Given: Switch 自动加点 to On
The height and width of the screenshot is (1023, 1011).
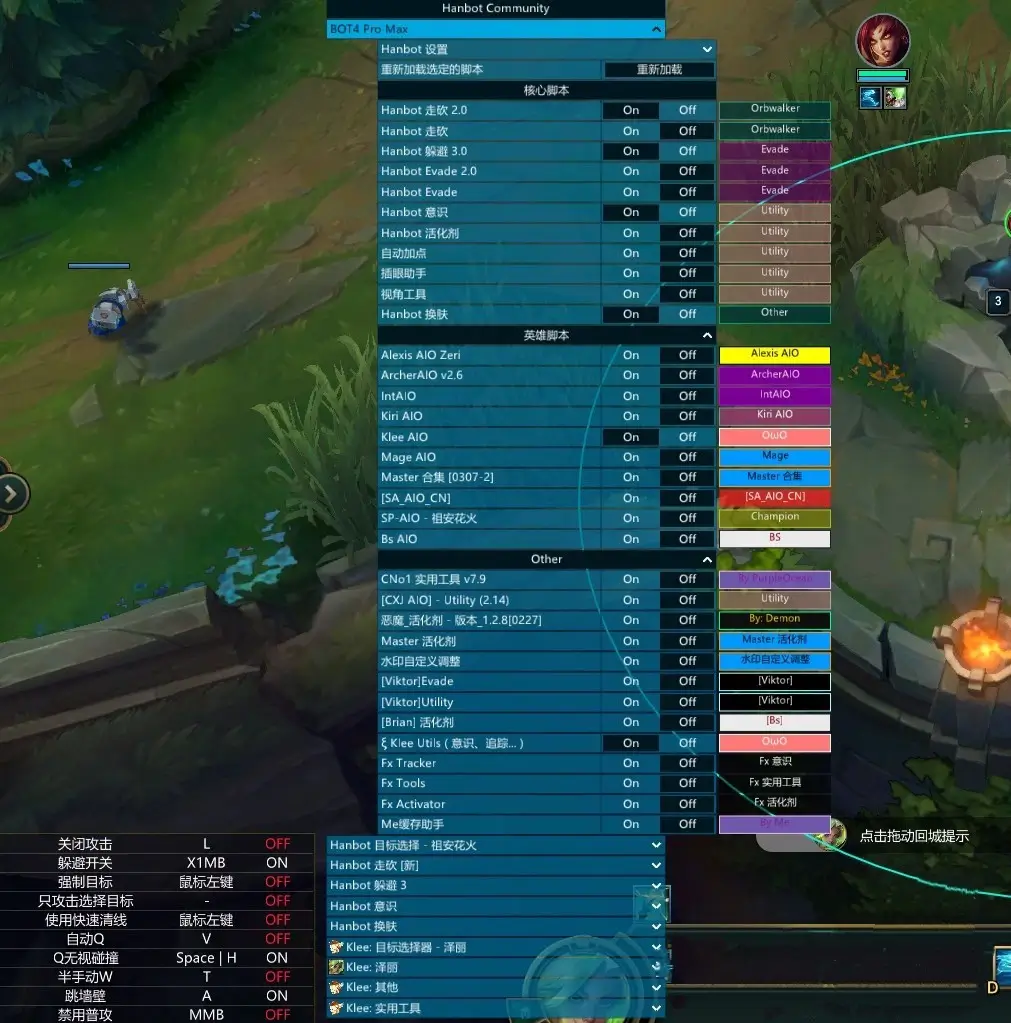Looking at the screenshot, I should 630,253.
